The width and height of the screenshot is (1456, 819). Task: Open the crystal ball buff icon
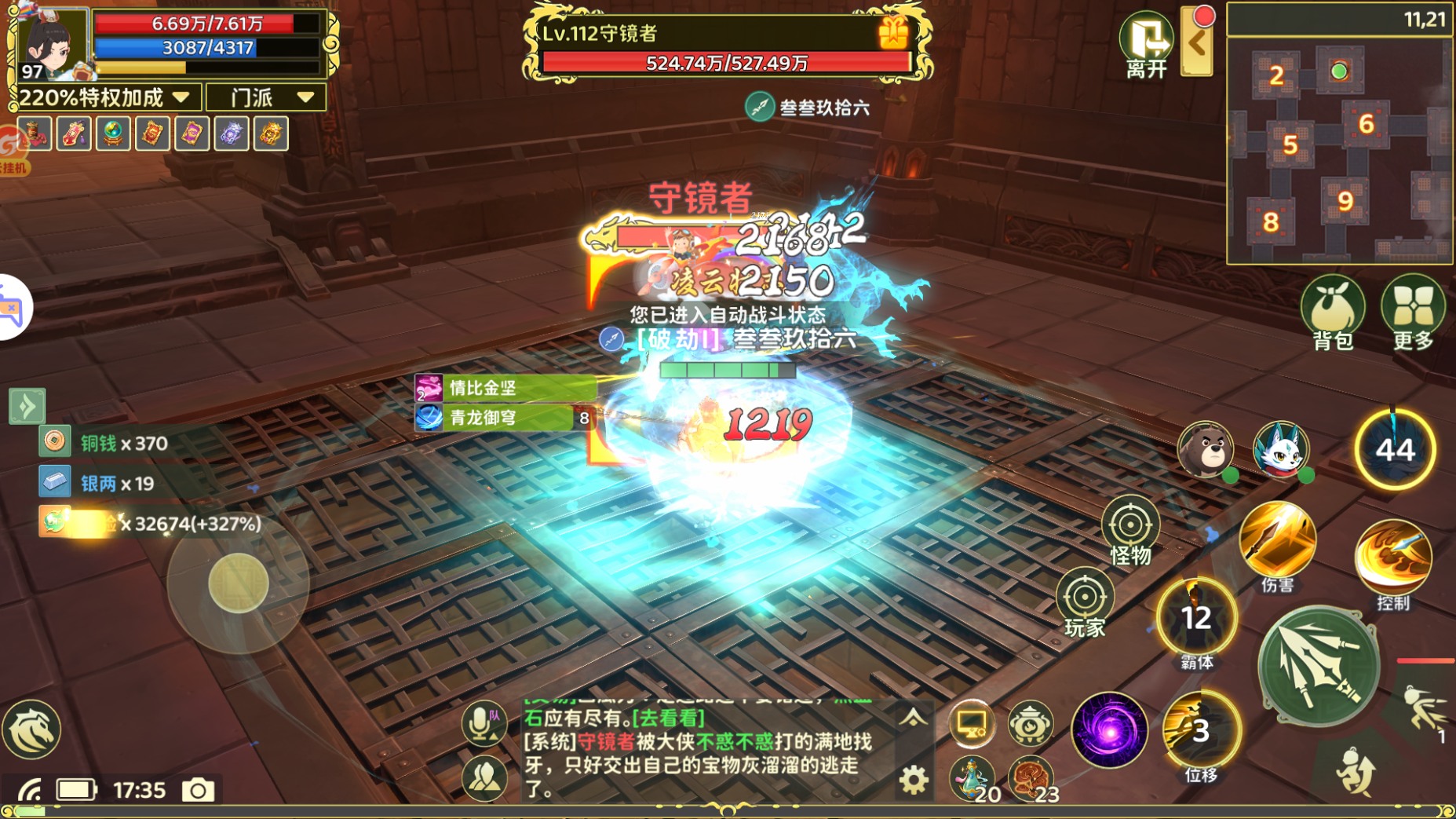coord(113,133)
